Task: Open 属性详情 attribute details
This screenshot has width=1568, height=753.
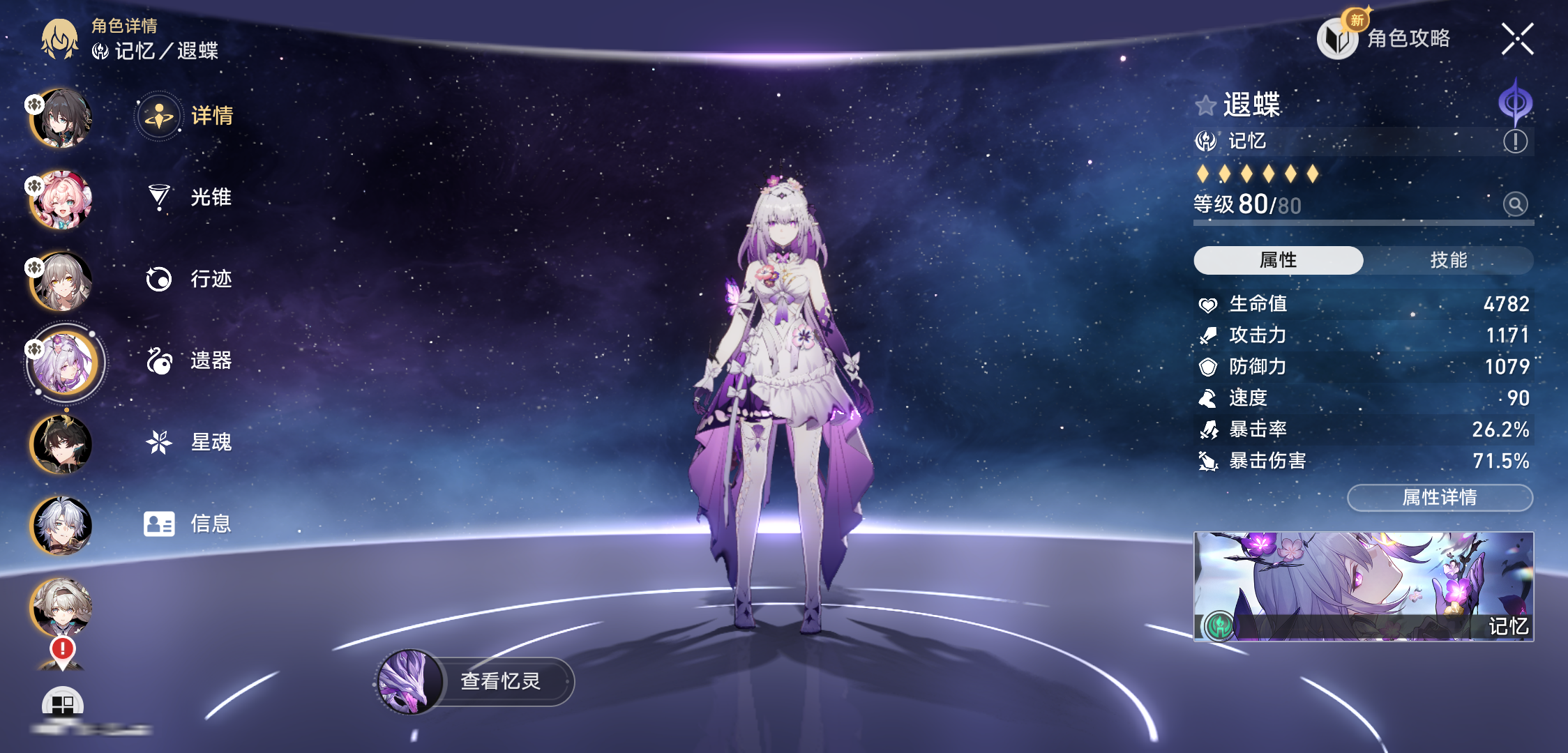Action: click(1440, 497)
